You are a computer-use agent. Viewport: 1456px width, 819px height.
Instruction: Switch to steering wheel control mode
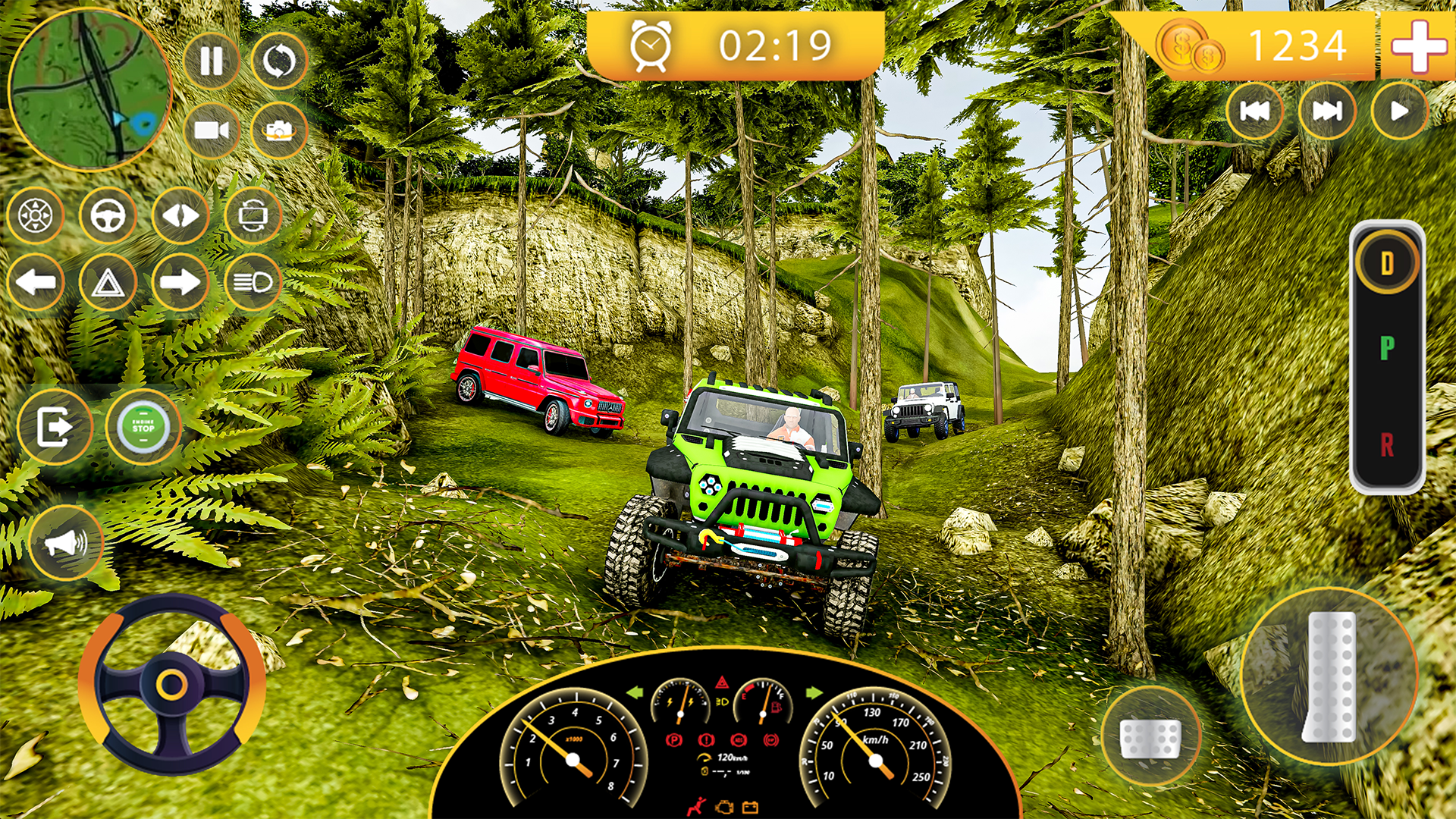(108, 218)
